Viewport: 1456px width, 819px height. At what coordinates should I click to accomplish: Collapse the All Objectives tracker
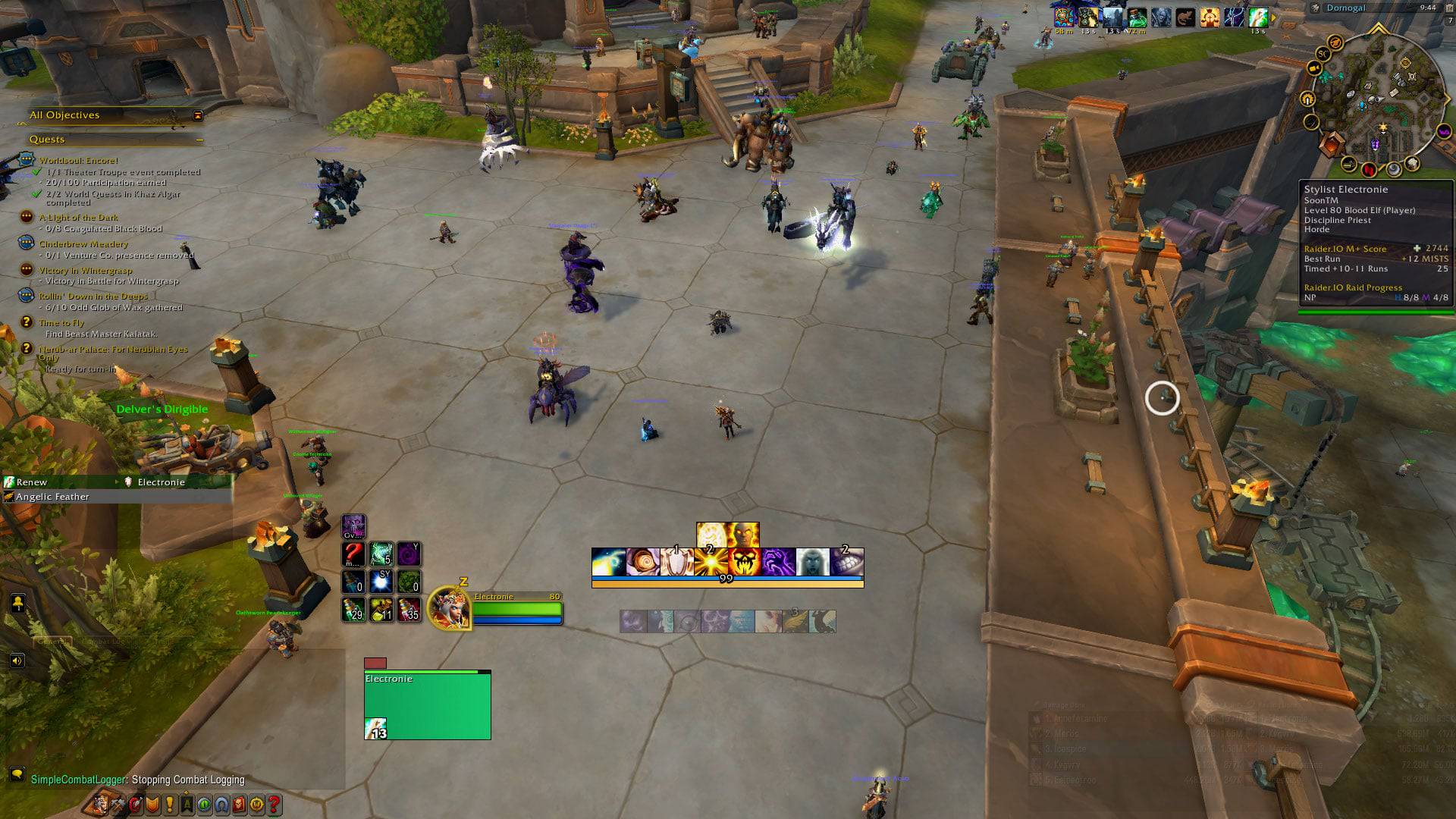(x=198, y=115)
